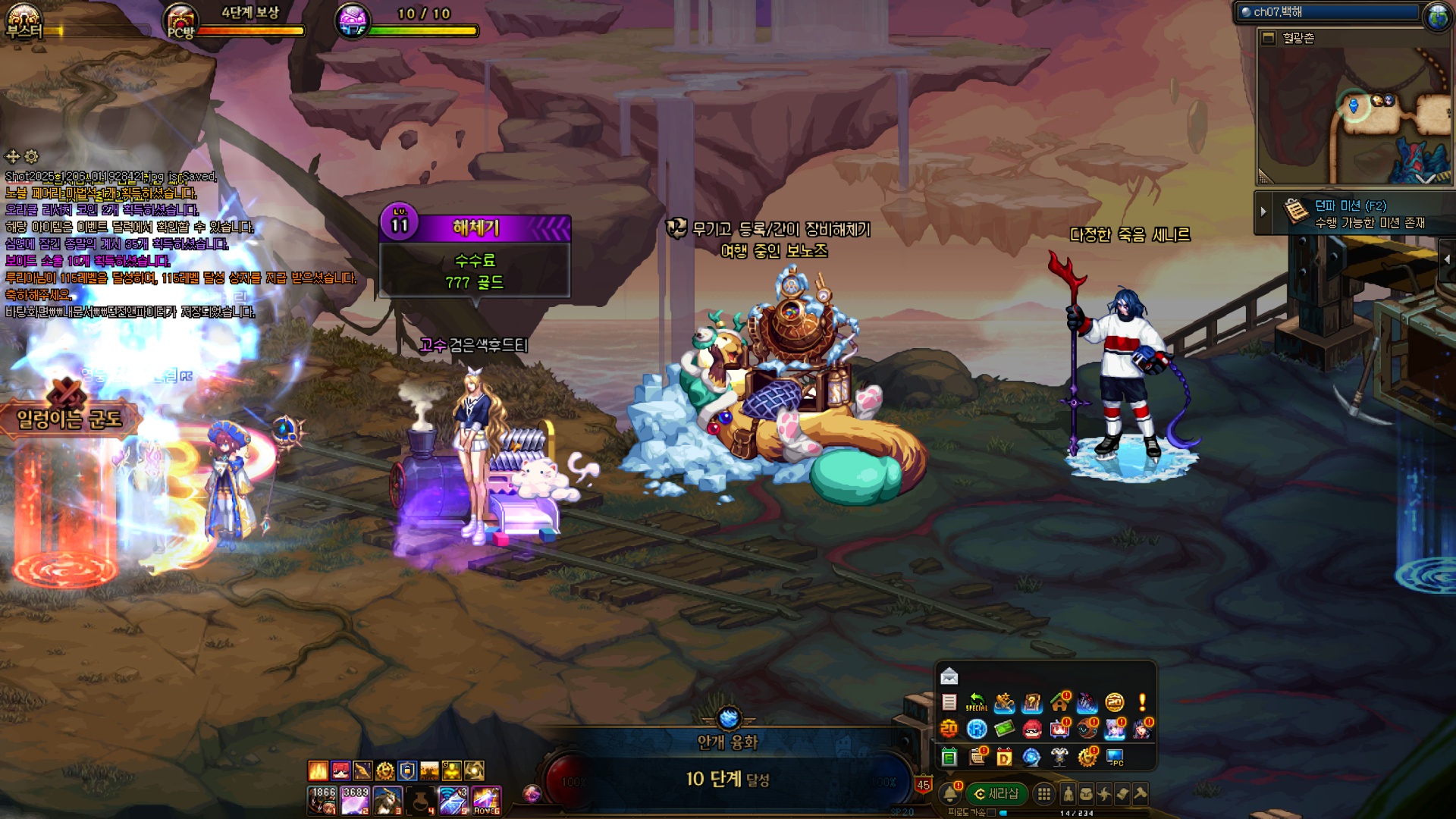Open the grid menu button

click(x=1044, y=794)
